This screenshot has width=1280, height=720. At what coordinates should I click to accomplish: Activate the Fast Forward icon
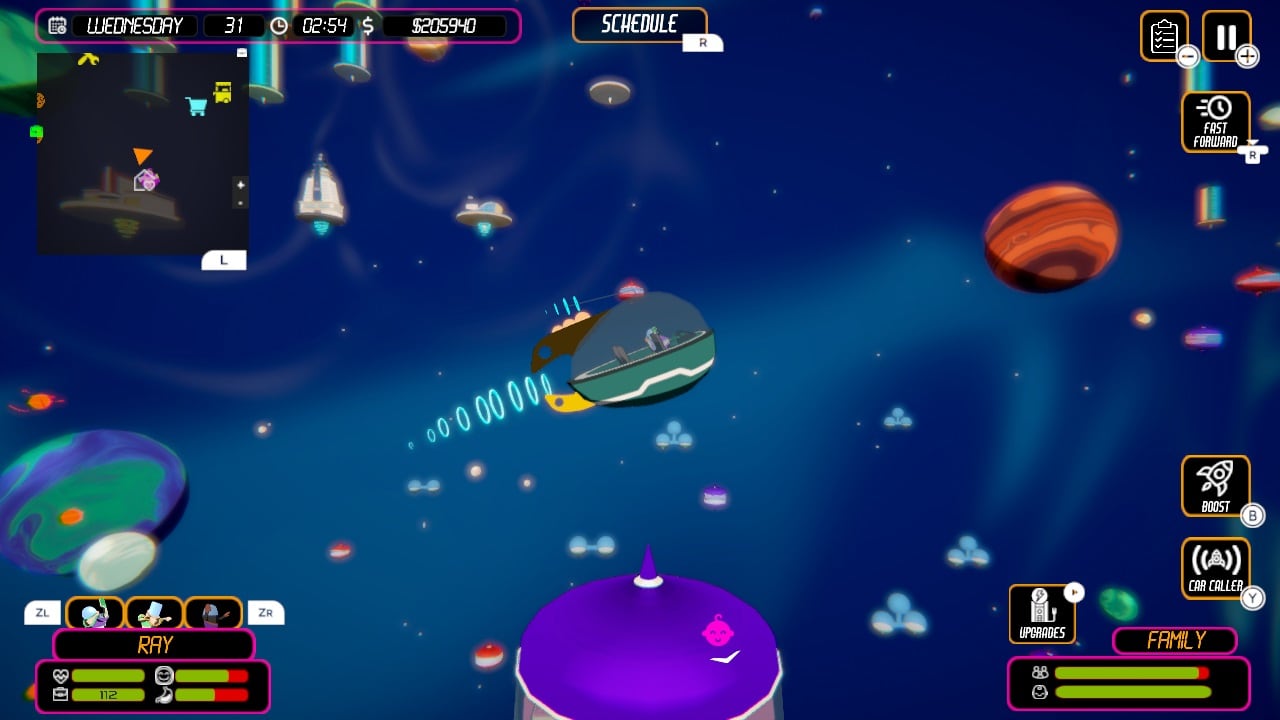coord(1215,120)
